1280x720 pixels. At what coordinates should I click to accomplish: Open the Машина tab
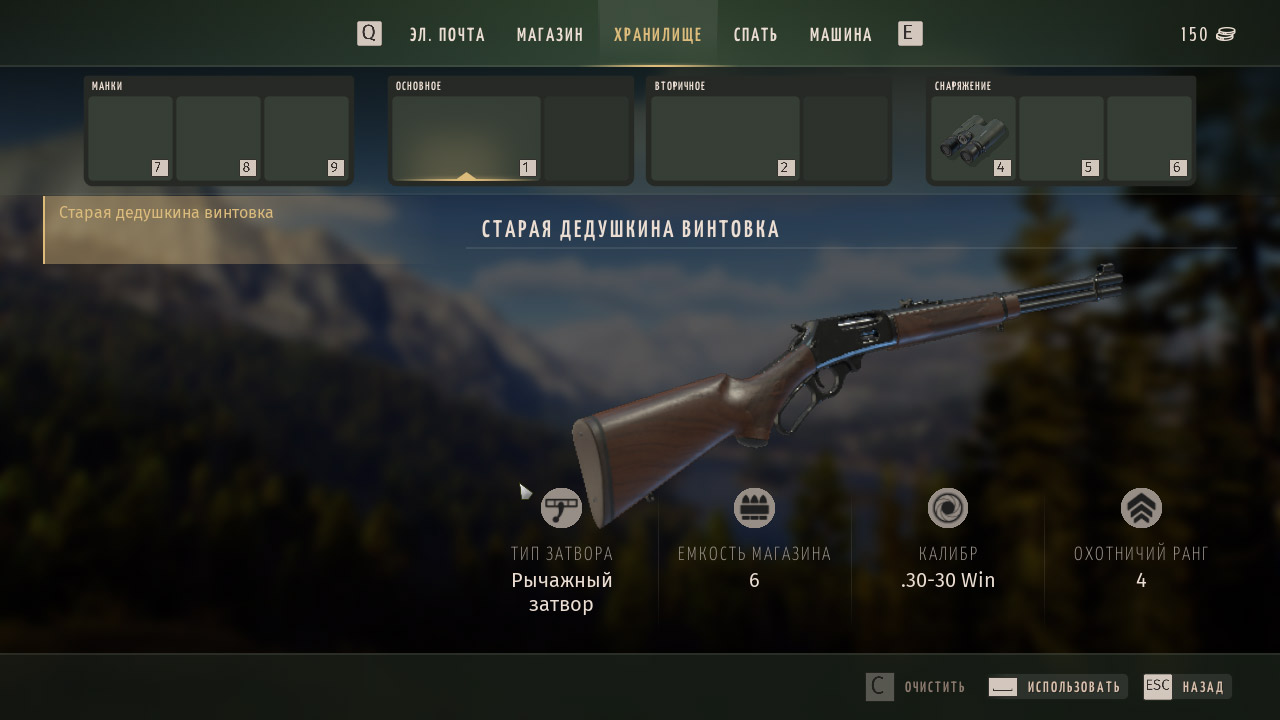(x=840, y=35)
